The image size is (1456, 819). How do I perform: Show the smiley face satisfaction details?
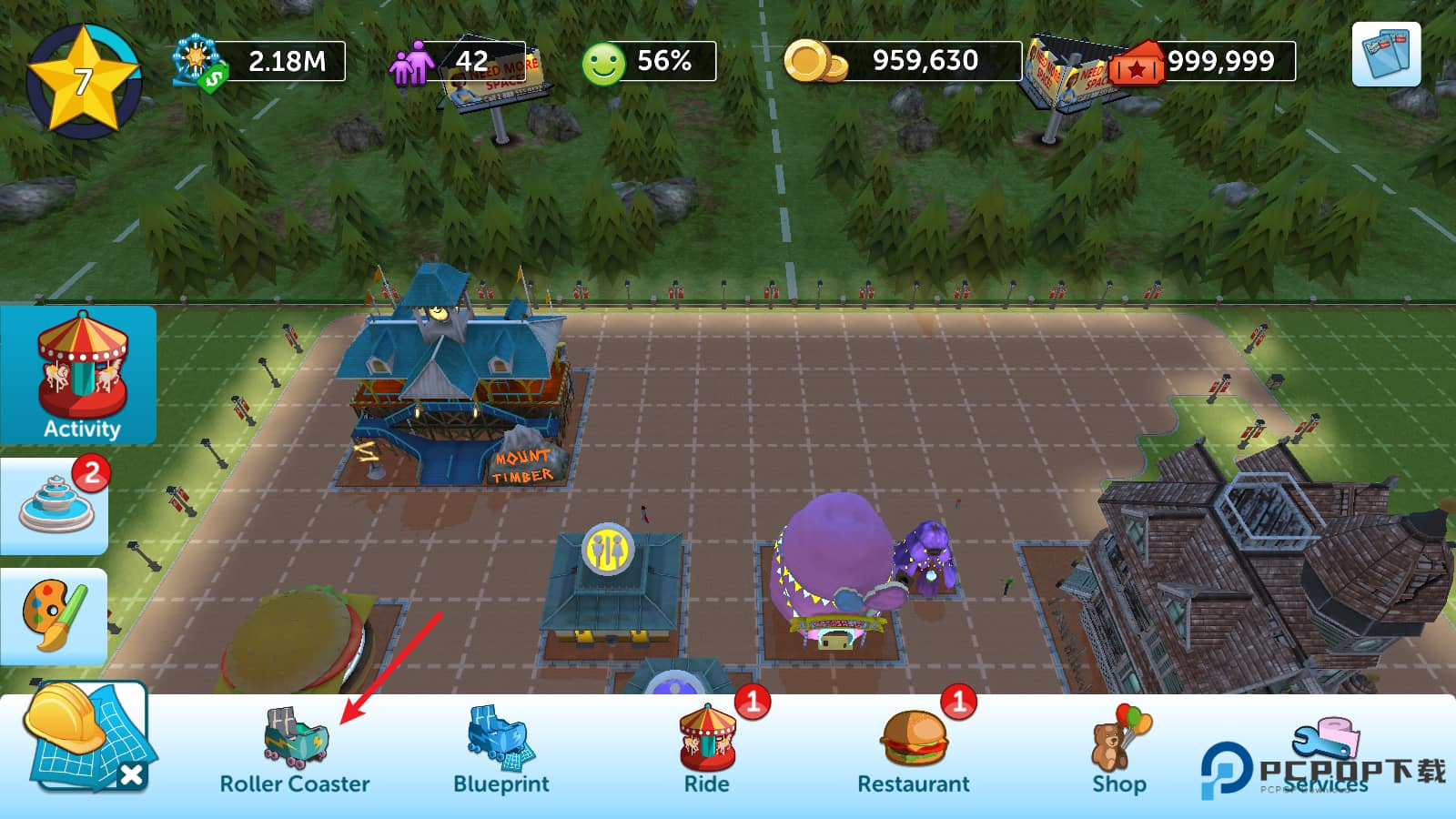click(648, 61)
